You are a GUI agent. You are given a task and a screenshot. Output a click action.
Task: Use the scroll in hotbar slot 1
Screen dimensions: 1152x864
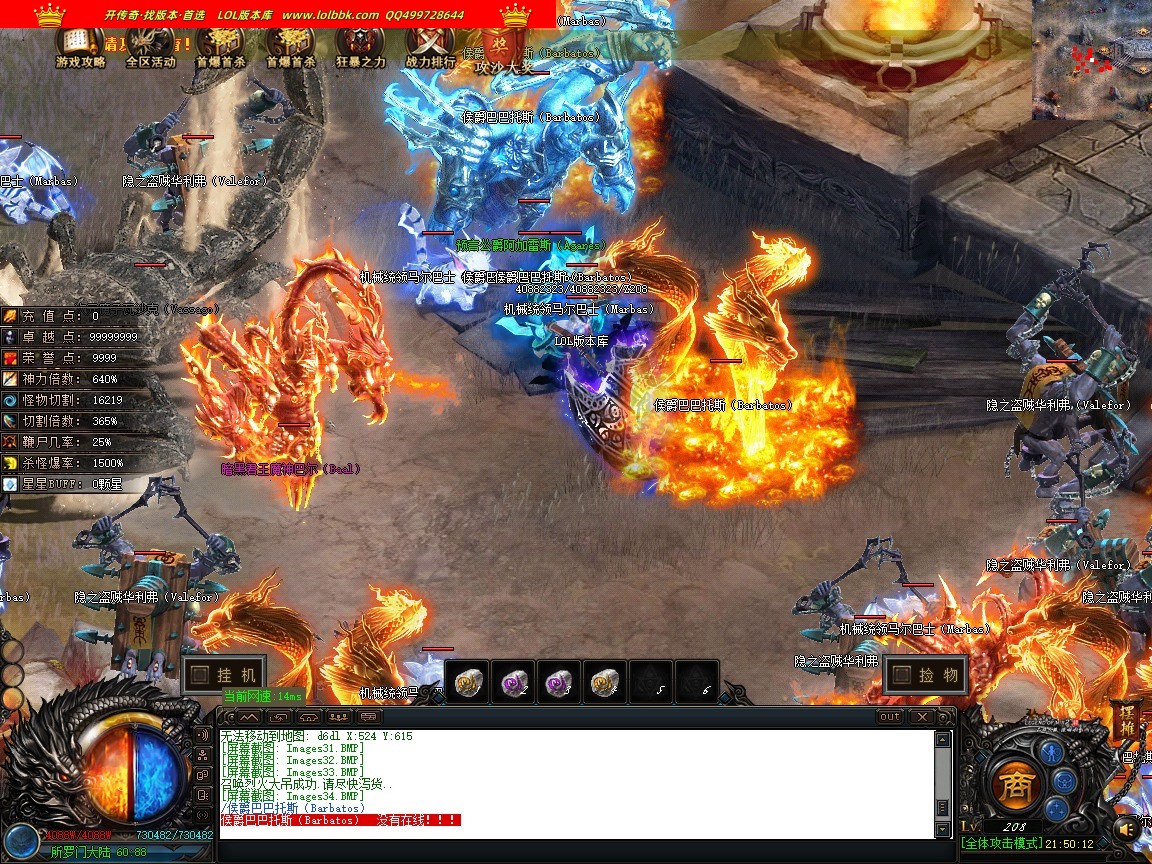pos(467,682)
